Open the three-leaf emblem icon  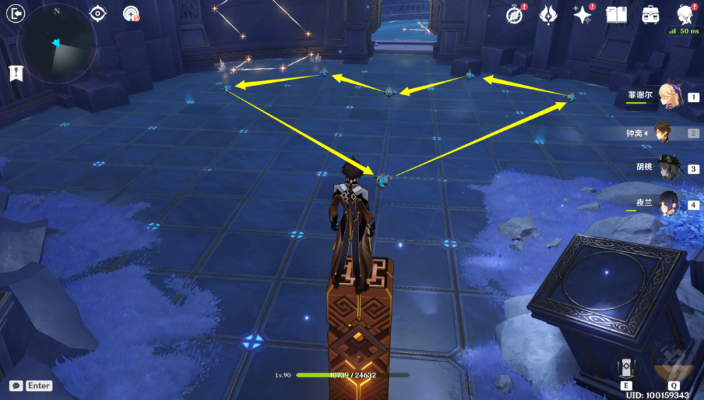tap(548, 14)
